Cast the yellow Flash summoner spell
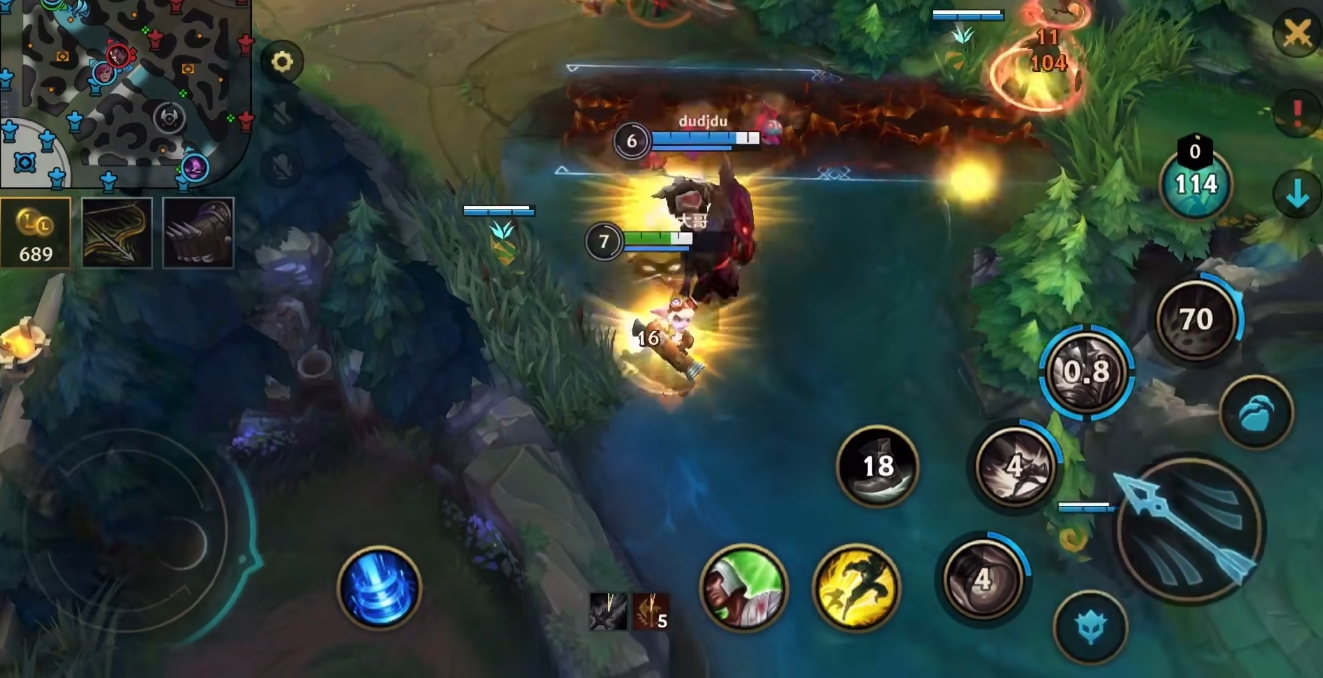 856,588
